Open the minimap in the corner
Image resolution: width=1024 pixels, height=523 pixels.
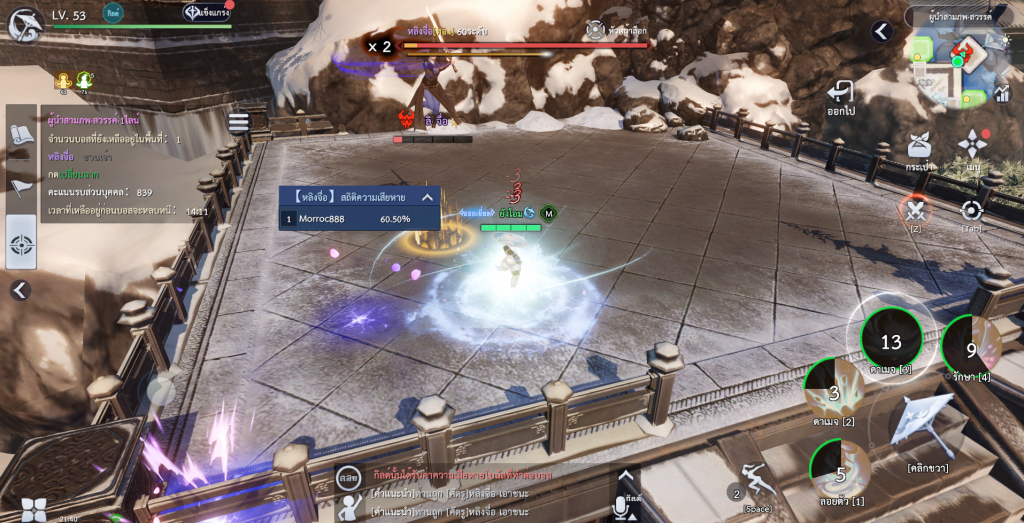pyautogui.click(x=957, y=66)
